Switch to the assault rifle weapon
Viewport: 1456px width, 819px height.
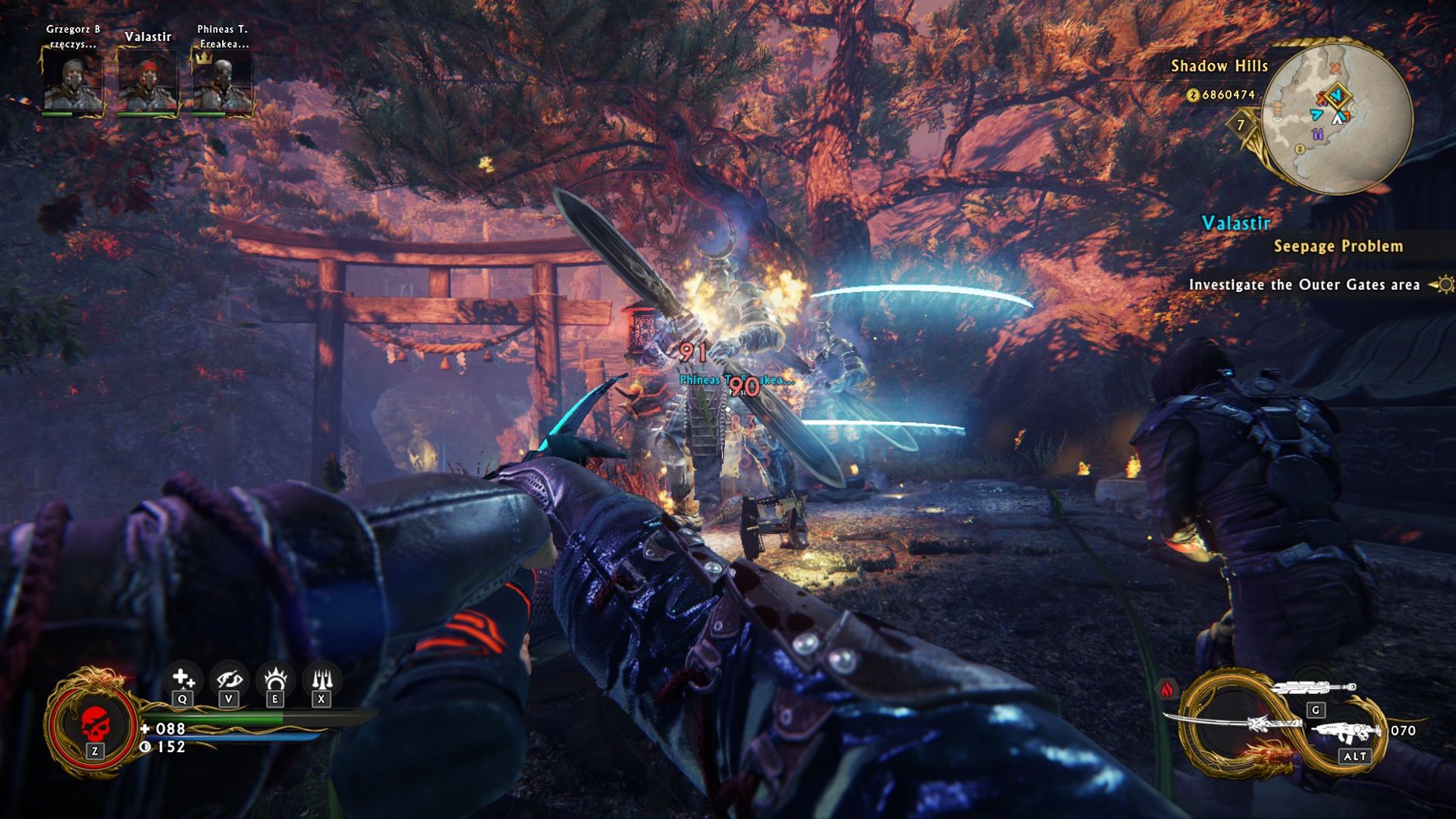tap(1346, 732)
